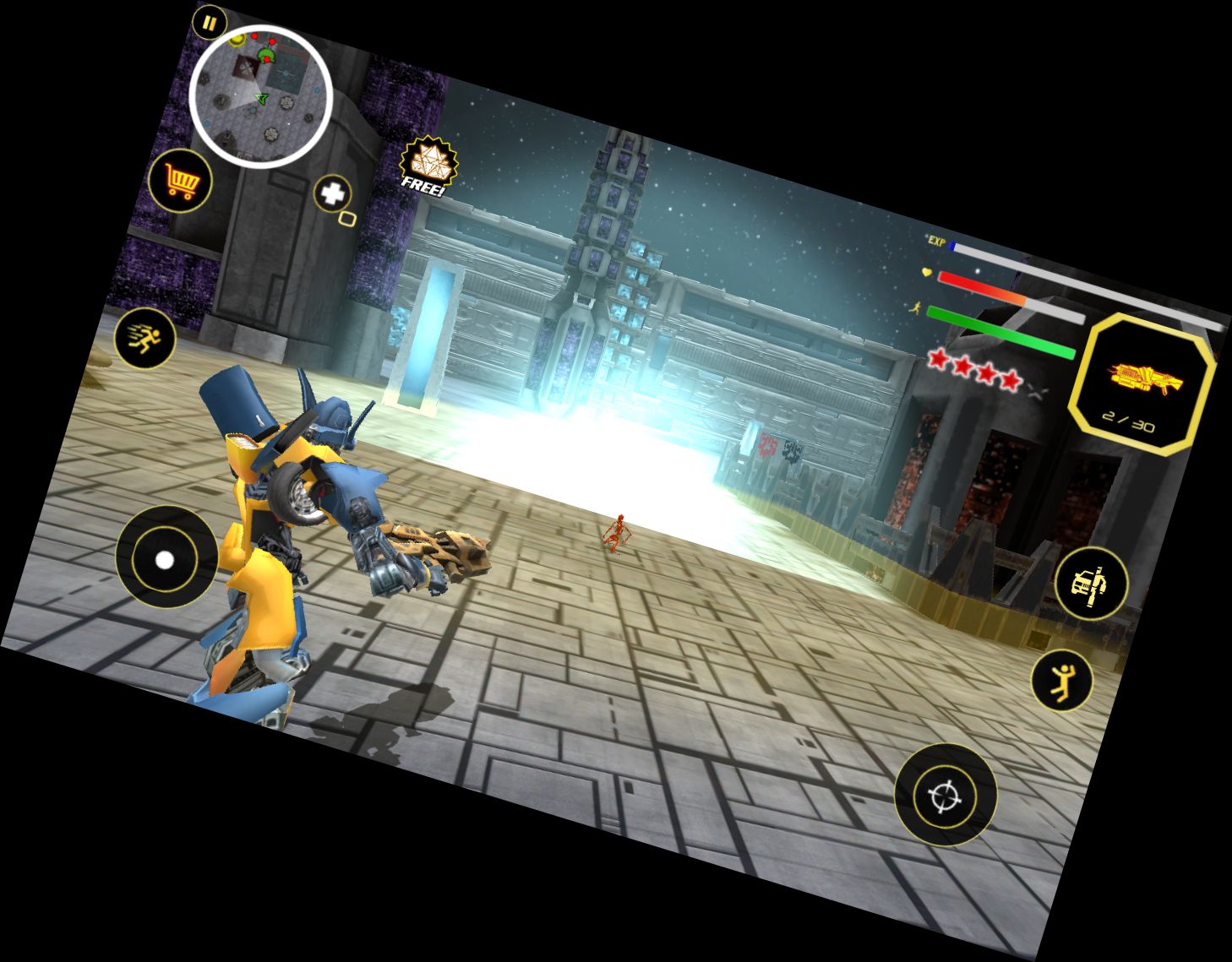Activate the sprint running-man button
This screenshot has height=962, width=1232.
144,339
